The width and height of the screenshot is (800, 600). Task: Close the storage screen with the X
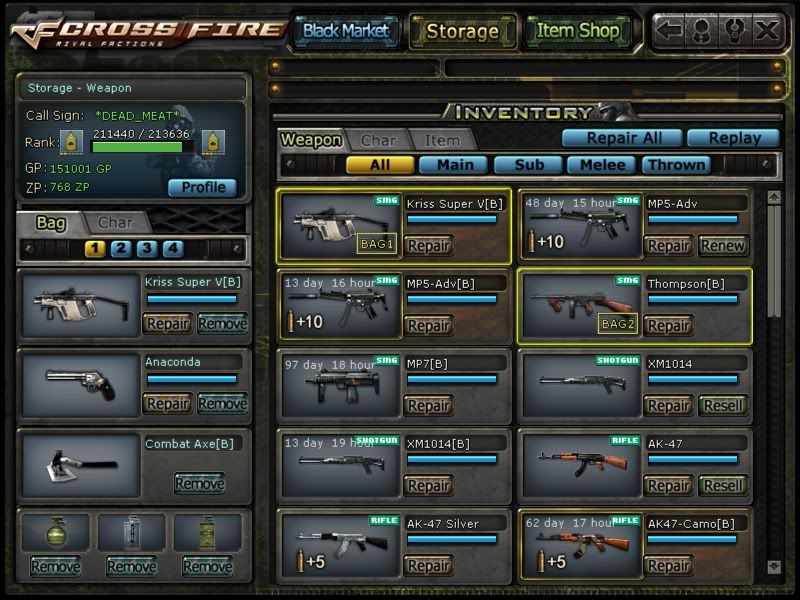click(766, 30)
